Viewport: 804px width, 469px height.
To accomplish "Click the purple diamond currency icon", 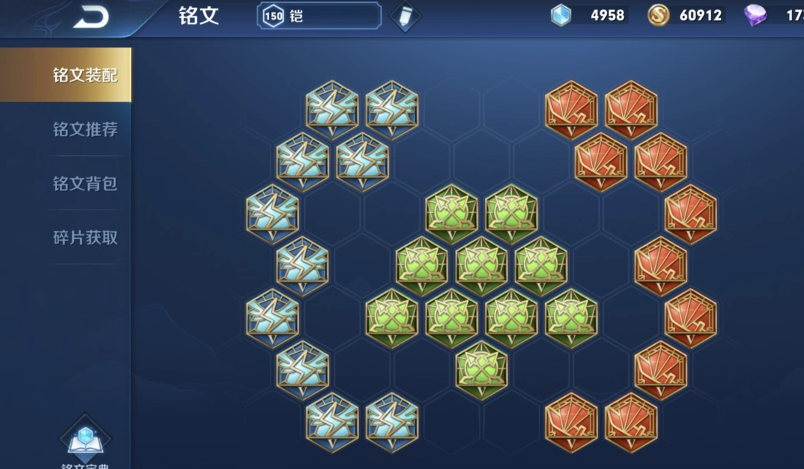I will click(755, 15).
